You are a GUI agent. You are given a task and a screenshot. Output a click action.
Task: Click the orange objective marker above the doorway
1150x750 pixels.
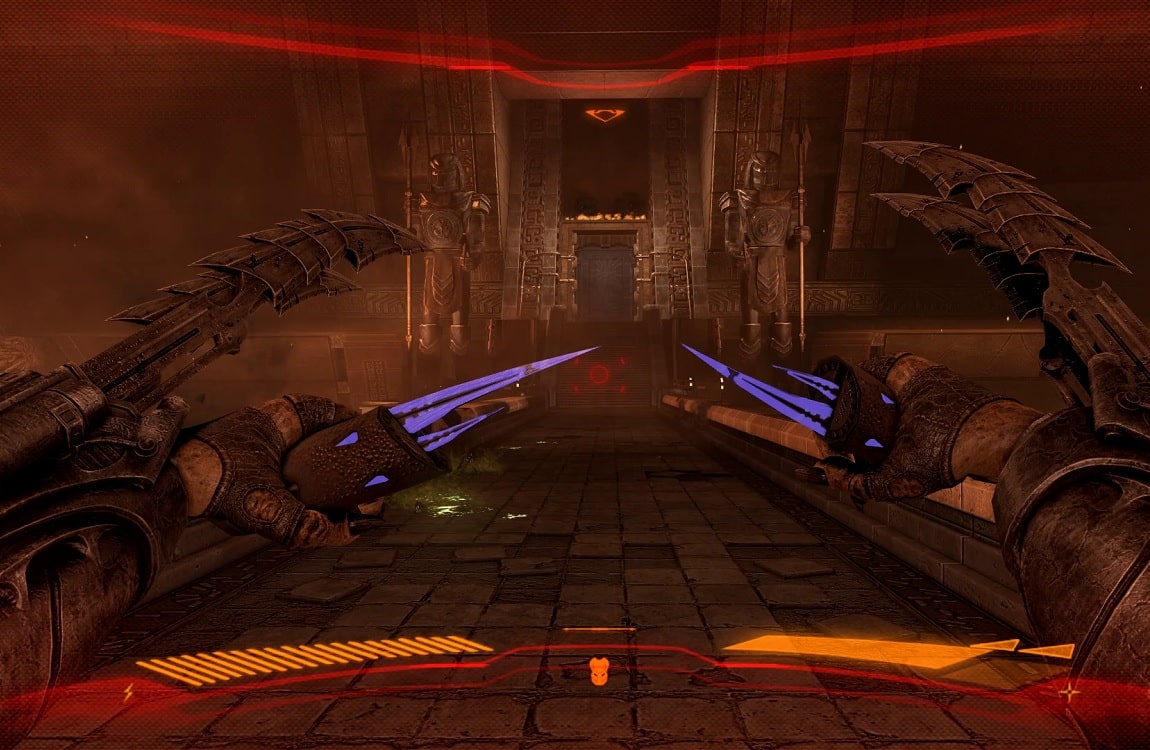pos(605,115)
